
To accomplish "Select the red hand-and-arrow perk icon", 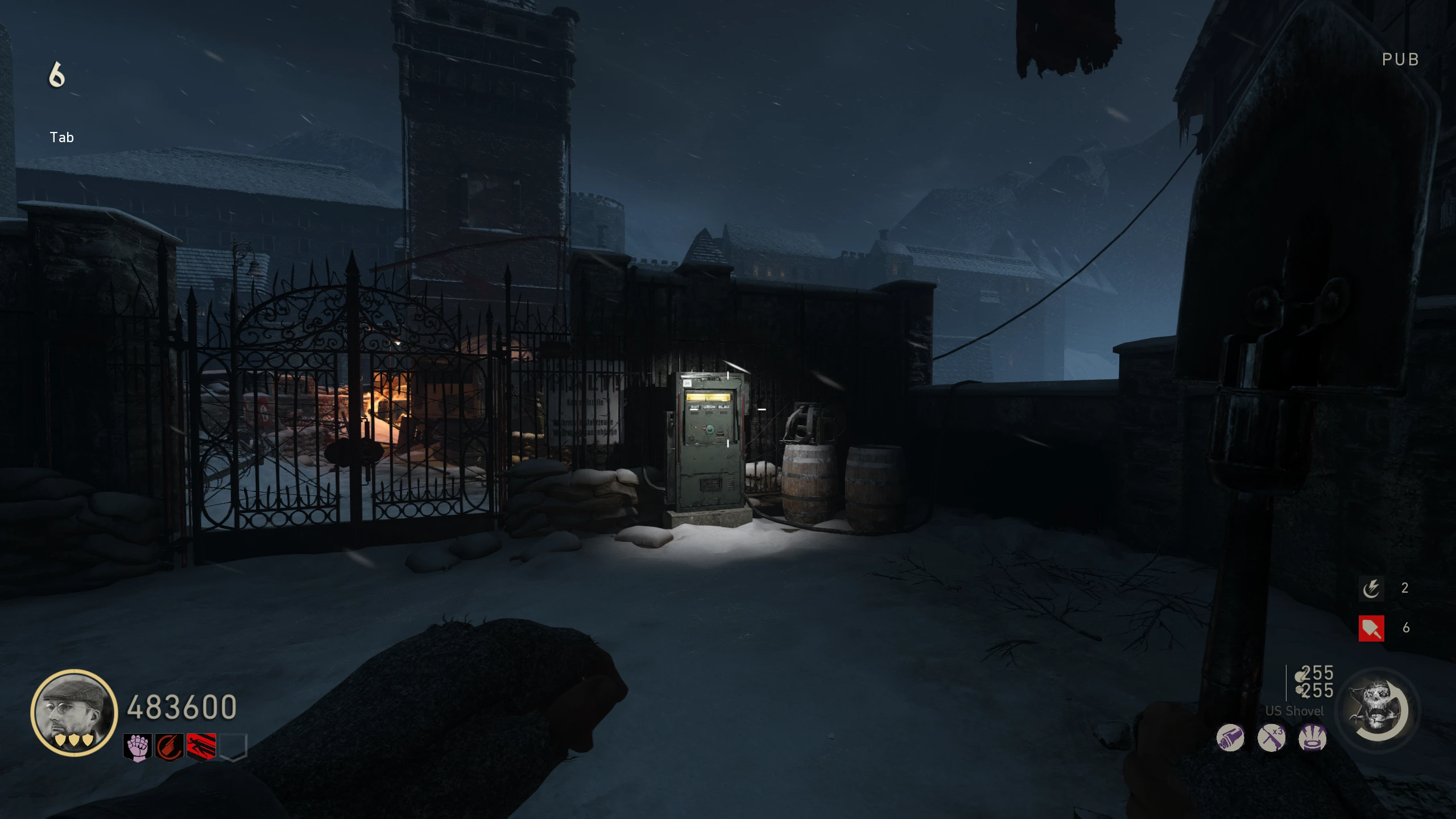I will click(x=169, y=747).
